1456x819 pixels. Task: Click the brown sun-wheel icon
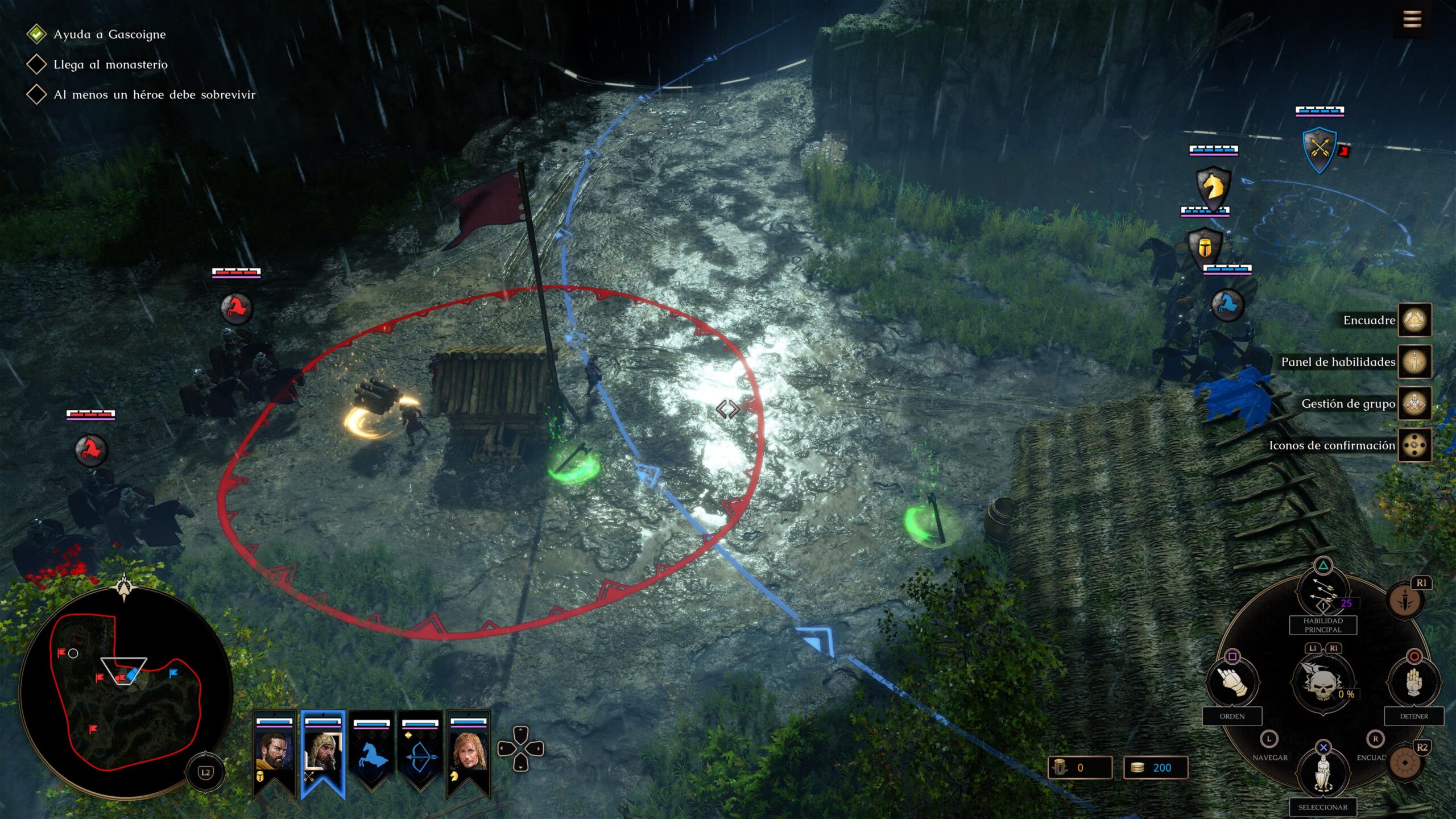click(x=1405, y=762)
